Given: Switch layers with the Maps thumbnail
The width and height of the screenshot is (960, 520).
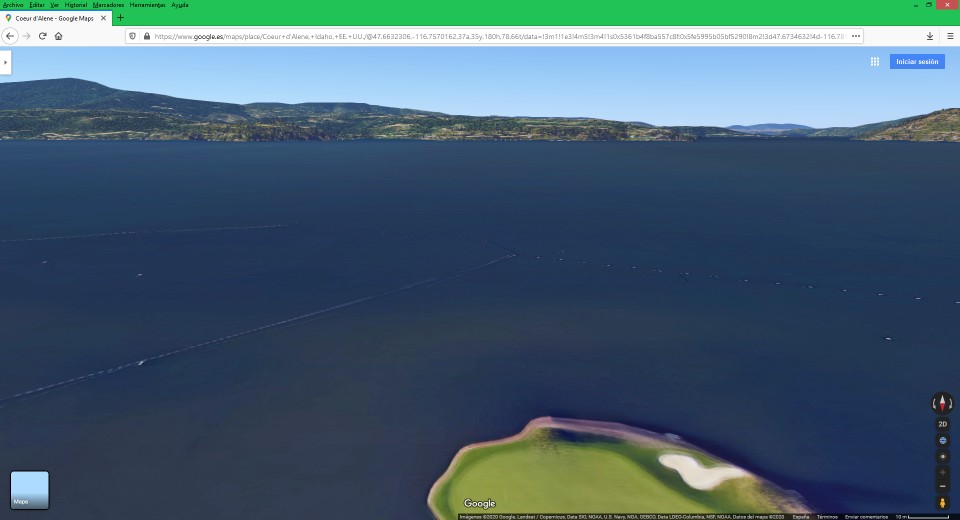Looking at the screenshot, I should [29, 490].
